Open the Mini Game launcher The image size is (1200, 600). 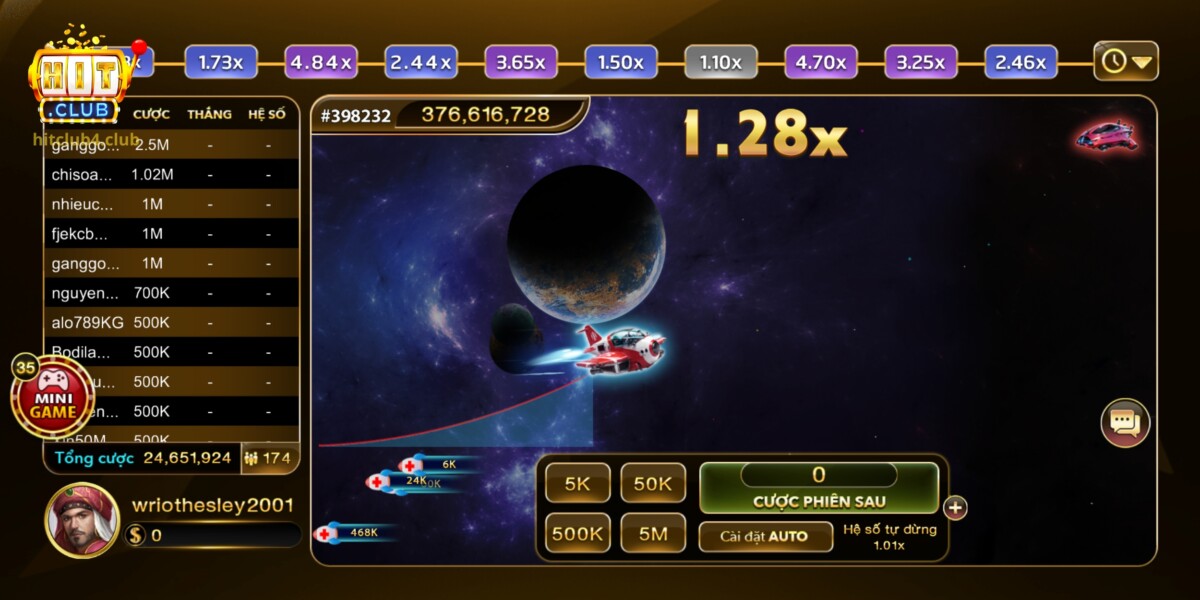tap(52, 397)
